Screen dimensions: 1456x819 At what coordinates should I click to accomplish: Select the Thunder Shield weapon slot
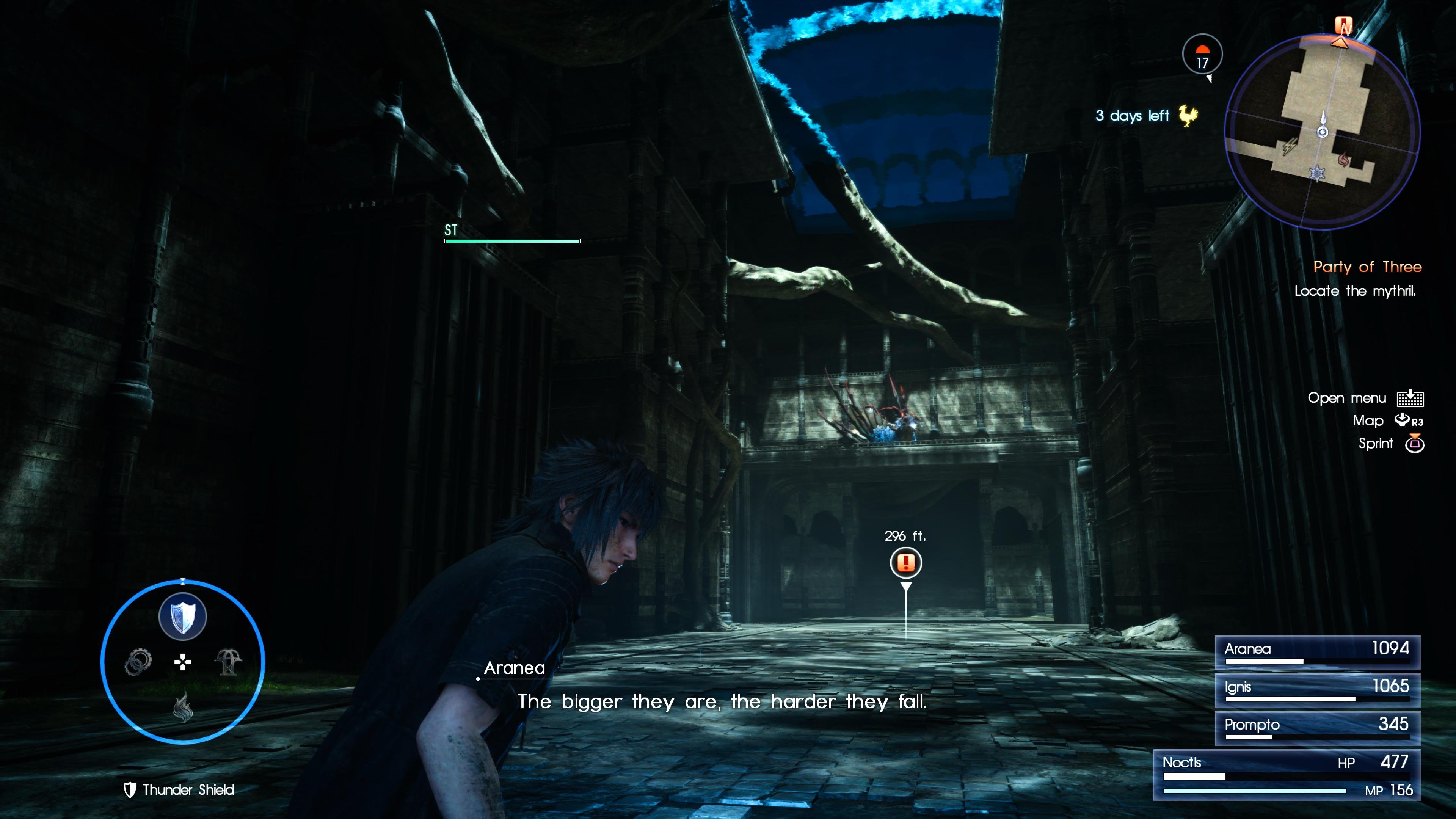182,617
